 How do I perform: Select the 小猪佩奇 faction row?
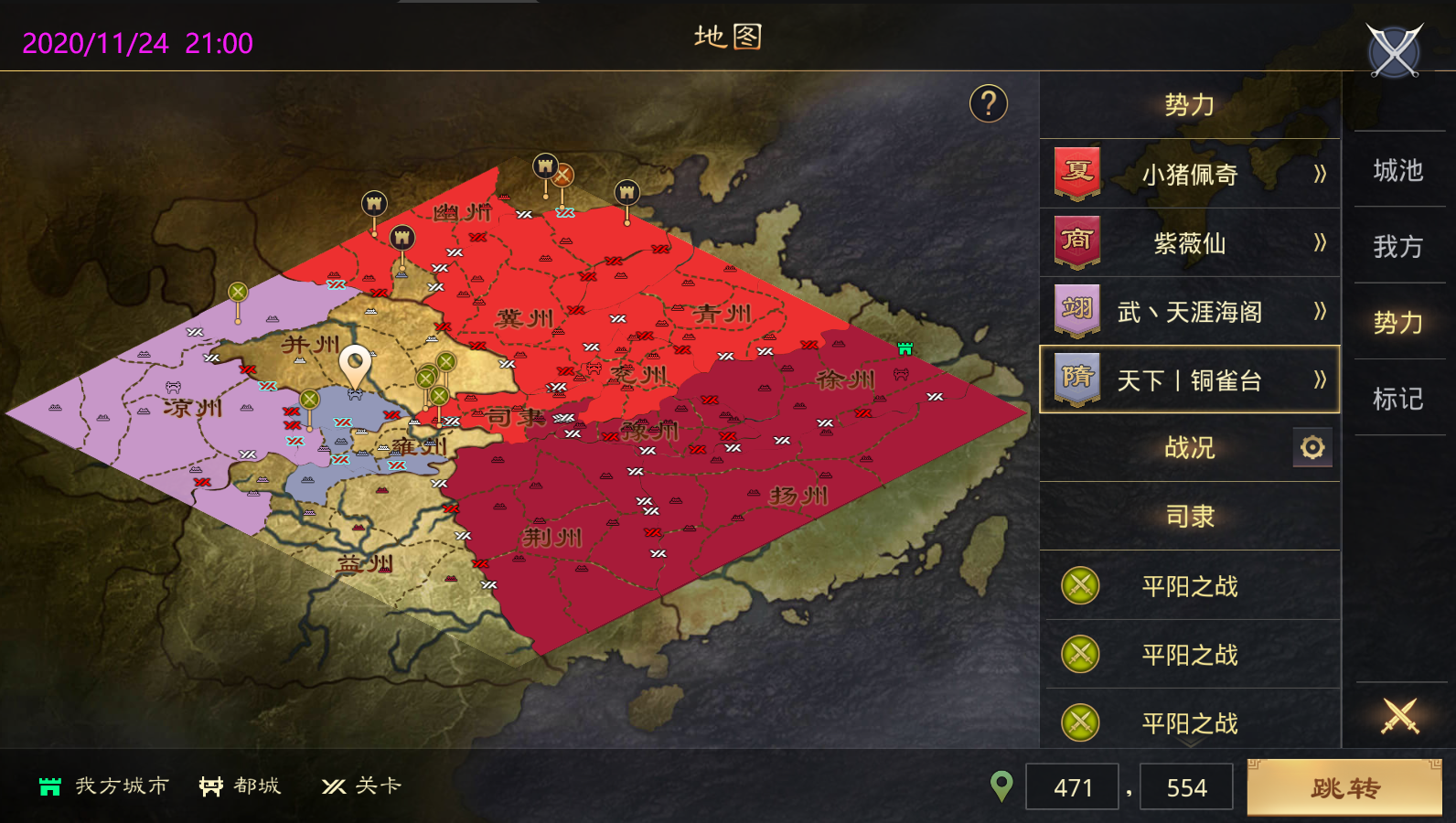pyautogui.click(x=1189, y=174)
